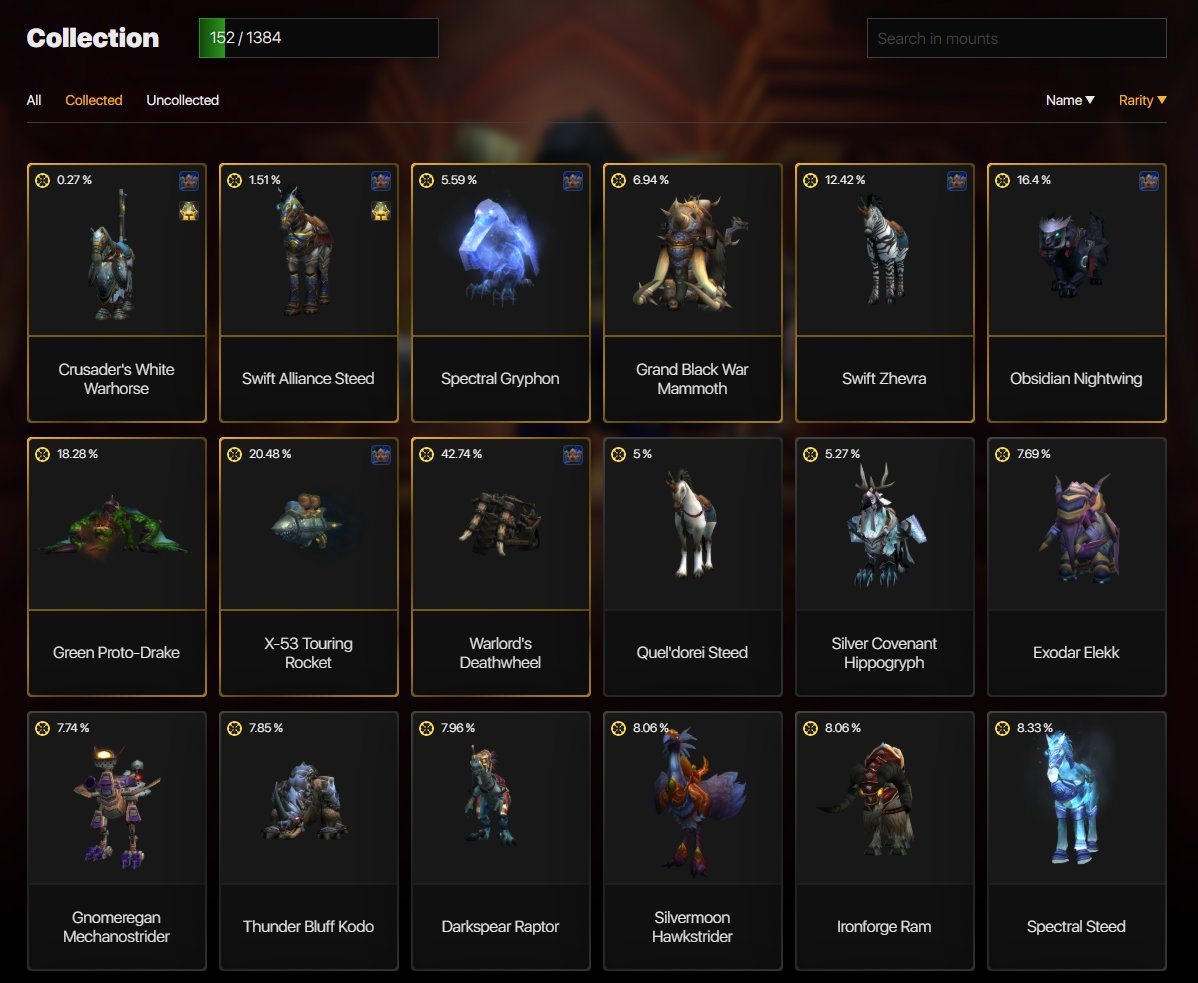Switch to the Collected filter

coord(94,100)
